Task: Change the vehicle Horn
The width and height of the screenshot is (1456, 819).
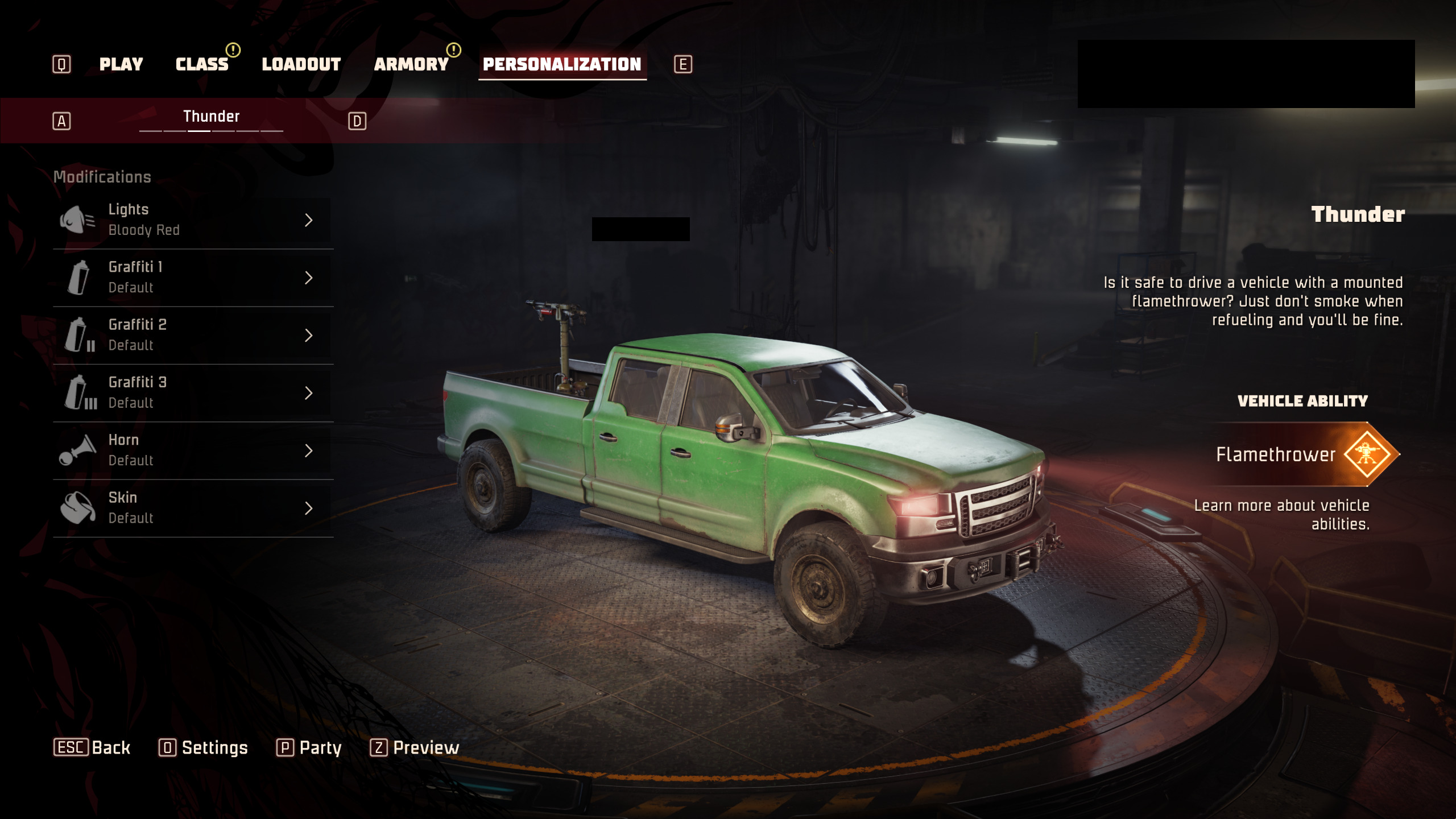Action: 192,450
